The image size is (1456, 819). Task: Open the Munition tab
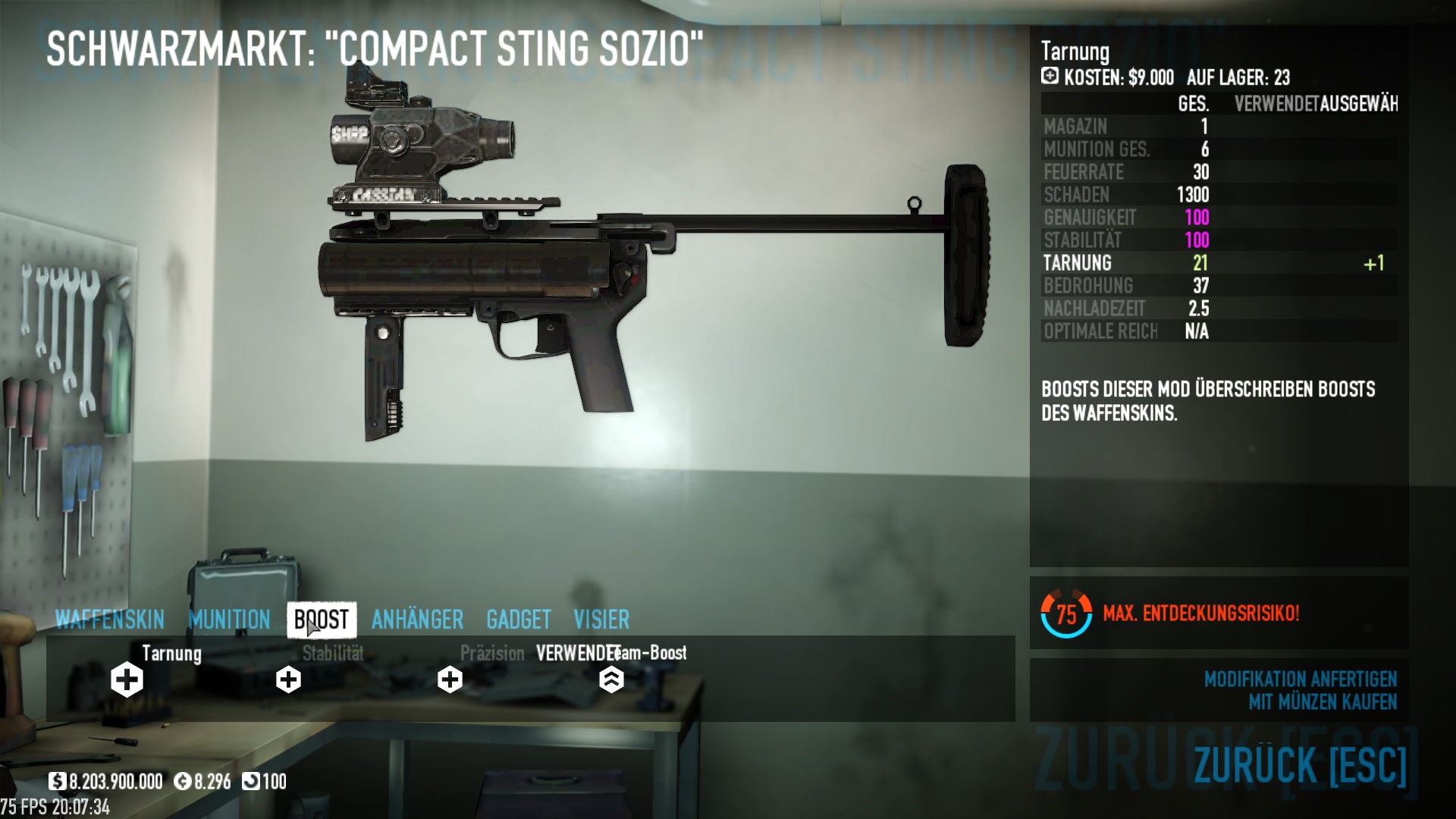(229, 620)
